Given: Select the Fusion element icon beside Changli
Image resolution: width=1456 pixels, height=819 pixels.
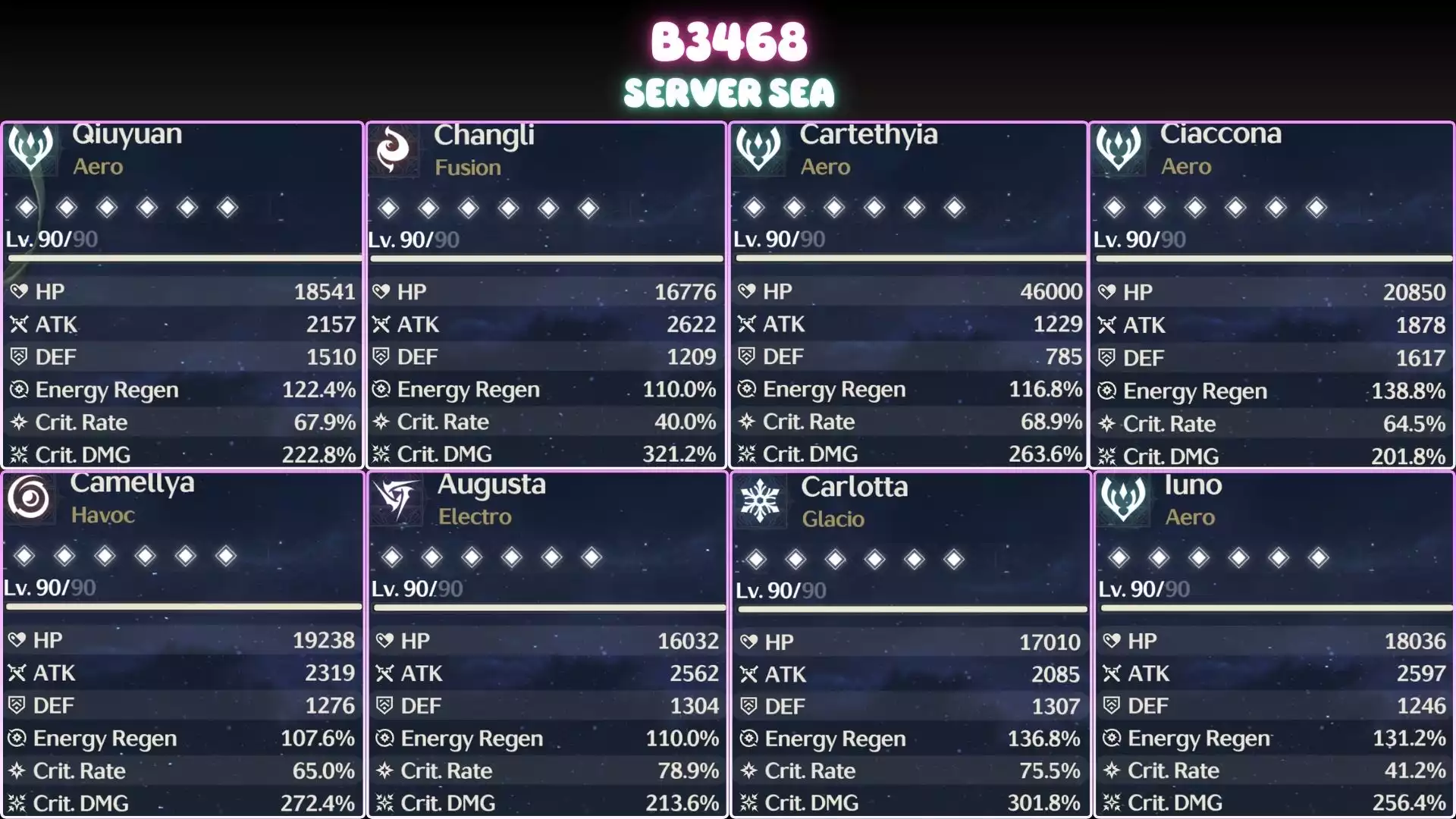Looking at the screenshot, I should point(394,150).
